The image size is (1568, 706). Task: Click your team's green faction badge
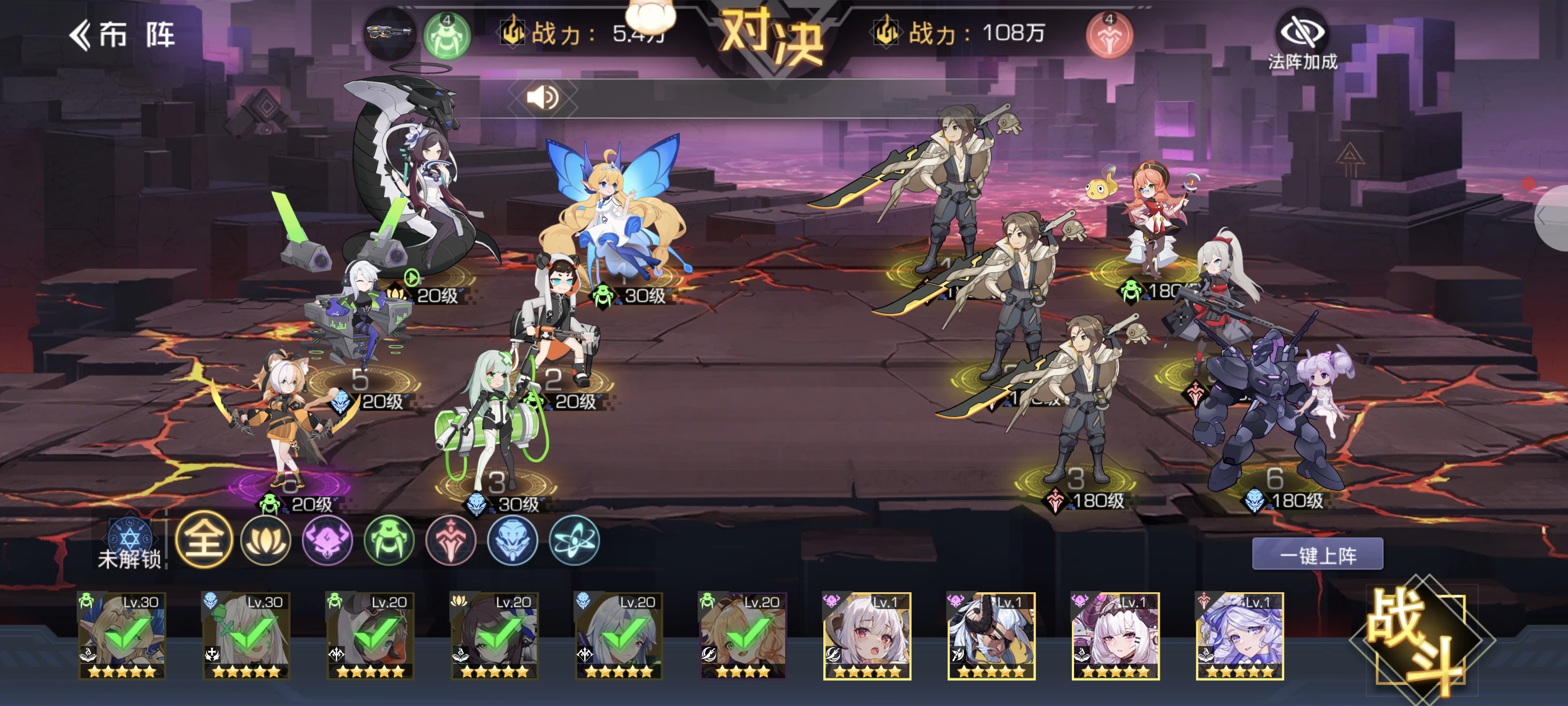[447, 35]
